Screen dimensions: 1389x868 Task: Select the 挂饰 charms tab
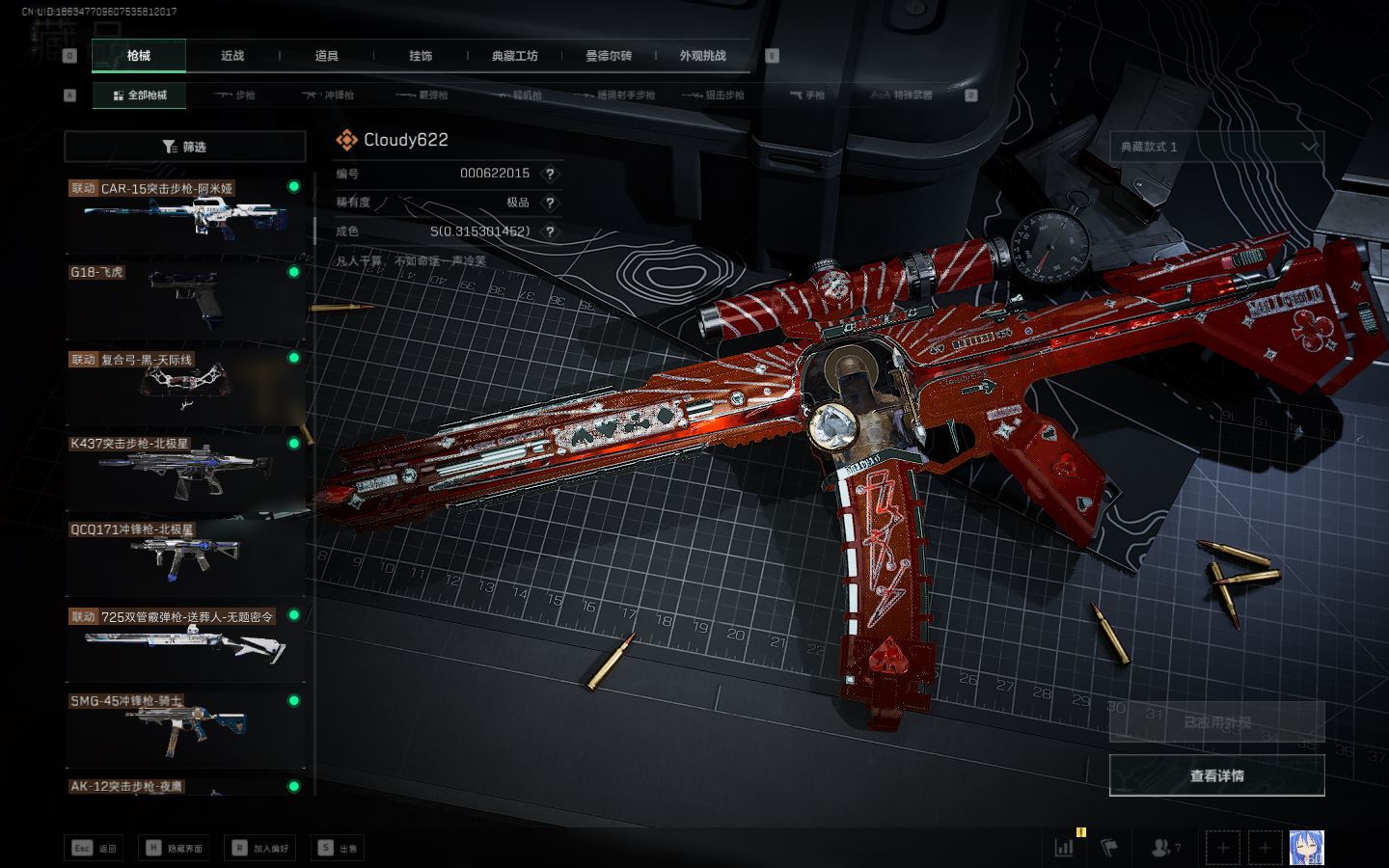[x=421, y=56]
